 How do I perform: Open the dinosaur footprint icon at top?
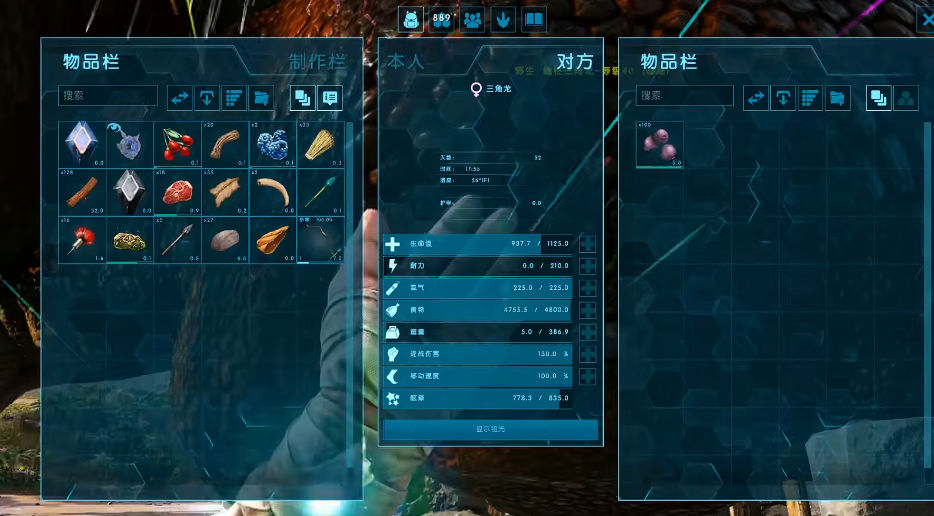coord(504,19)
